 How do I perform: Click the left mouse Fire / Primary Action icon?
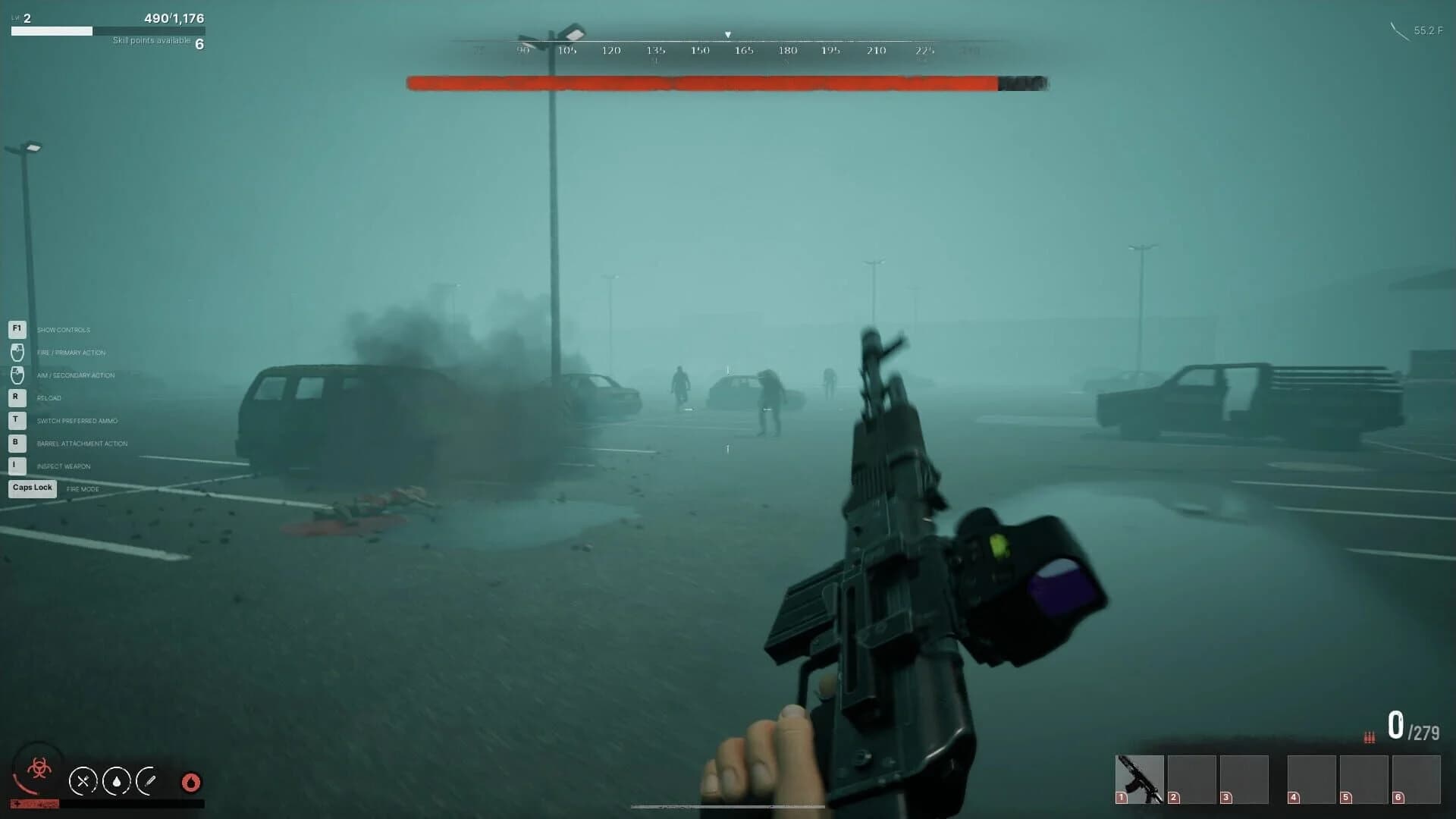pyautogui.click(x=16, y=352)
